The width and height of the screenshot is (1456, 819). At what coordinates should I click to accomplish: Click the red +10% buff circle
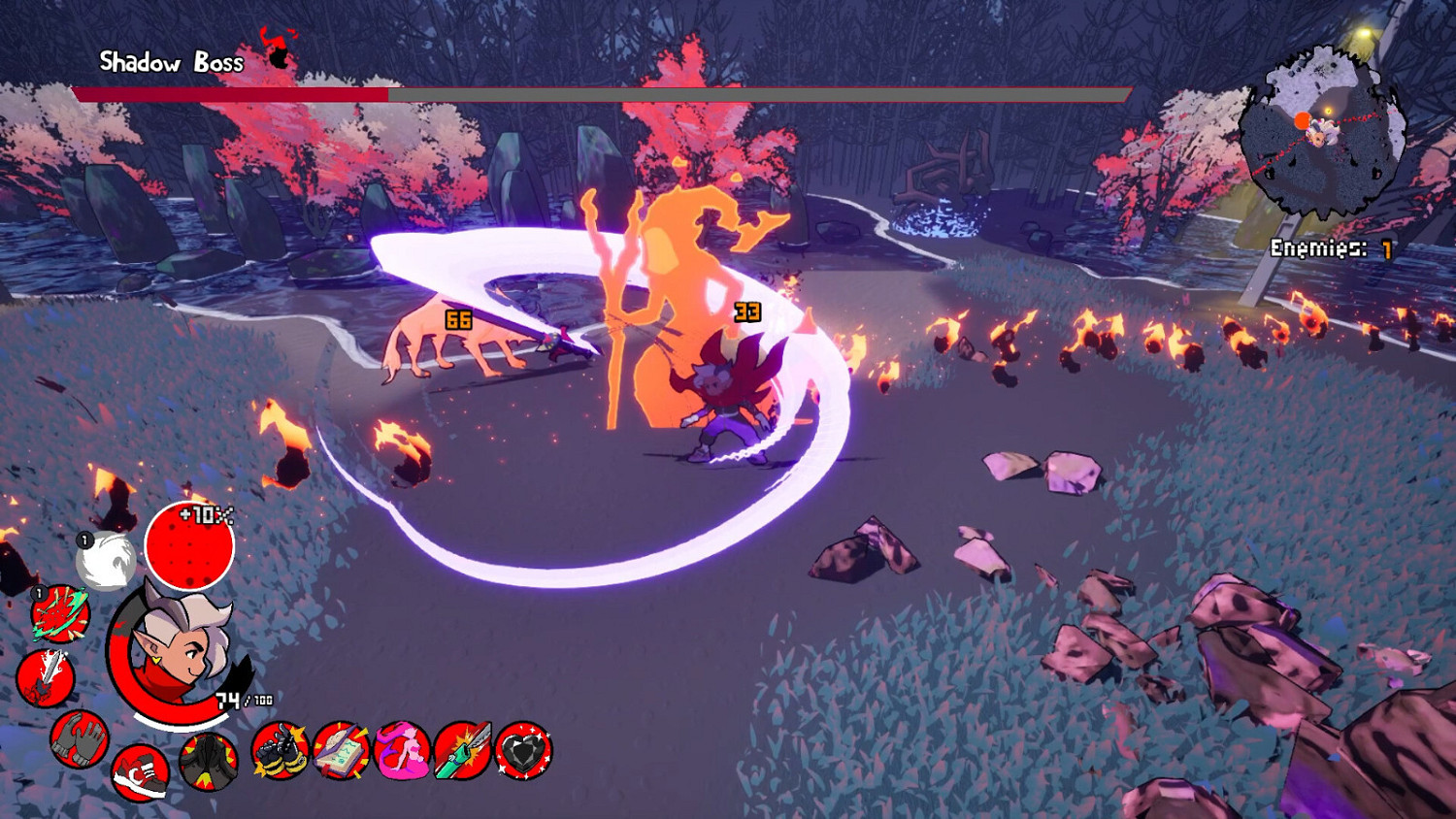coord(192,547)
